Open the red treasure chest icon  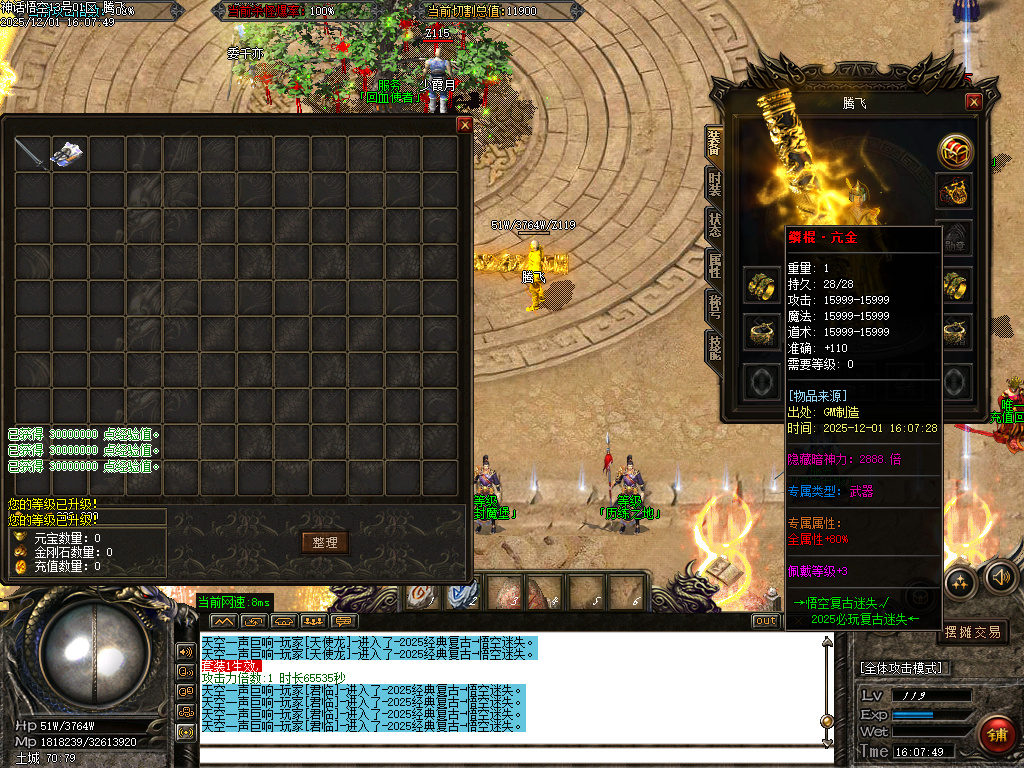tap(956, 151)
